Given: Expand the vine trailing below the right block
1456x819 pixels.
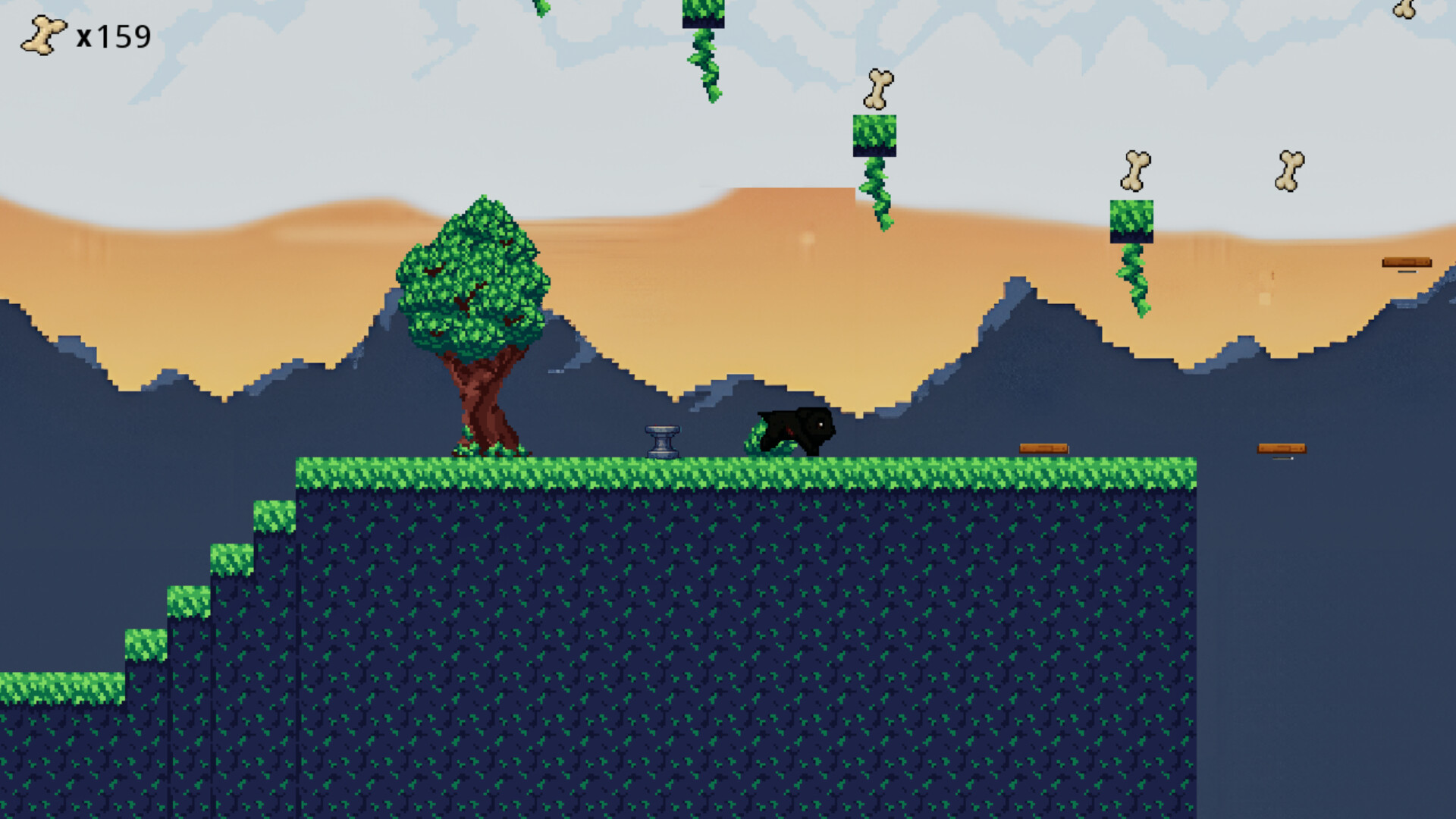Looking at the screenshot, I should pyautogui.click(x=1134, y=281).
